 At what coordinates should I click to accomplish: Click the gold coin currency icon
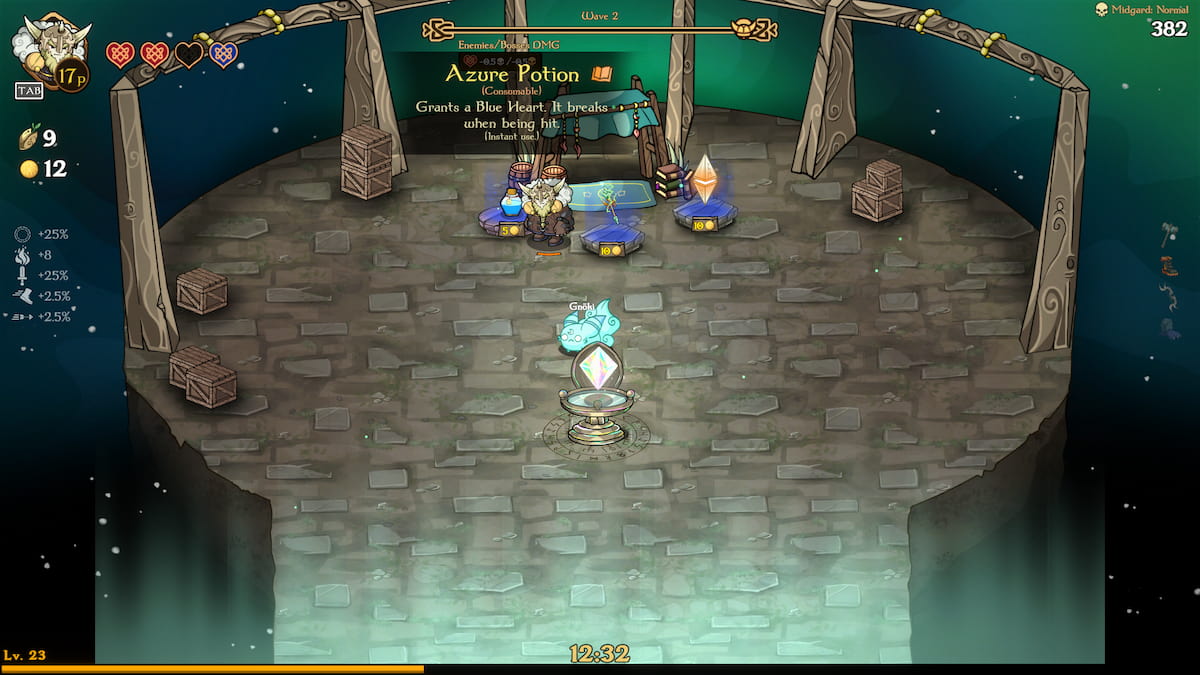[29, 169]
